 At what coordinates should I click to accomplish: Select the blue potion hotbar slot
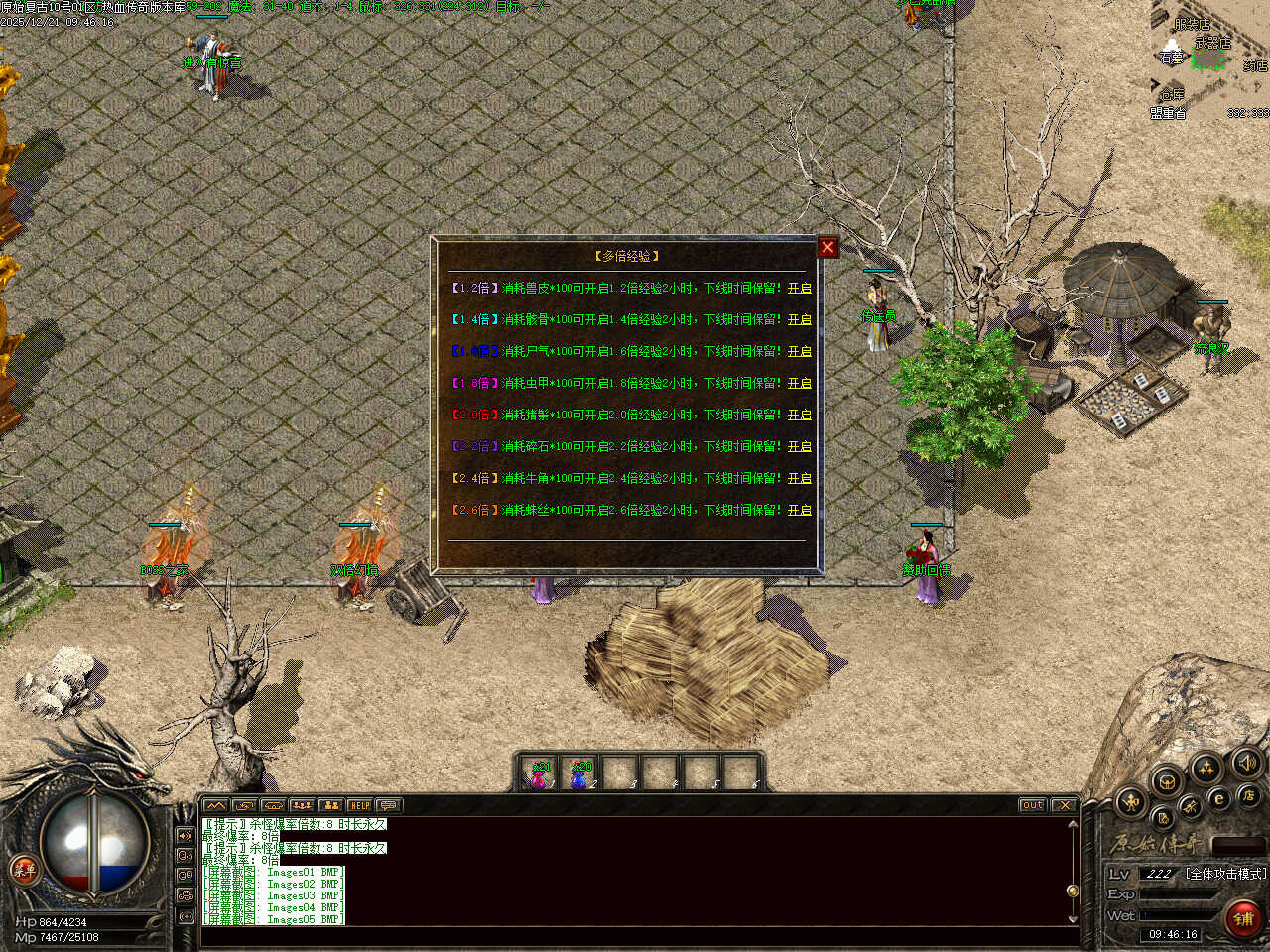click(x=580, y=774)
